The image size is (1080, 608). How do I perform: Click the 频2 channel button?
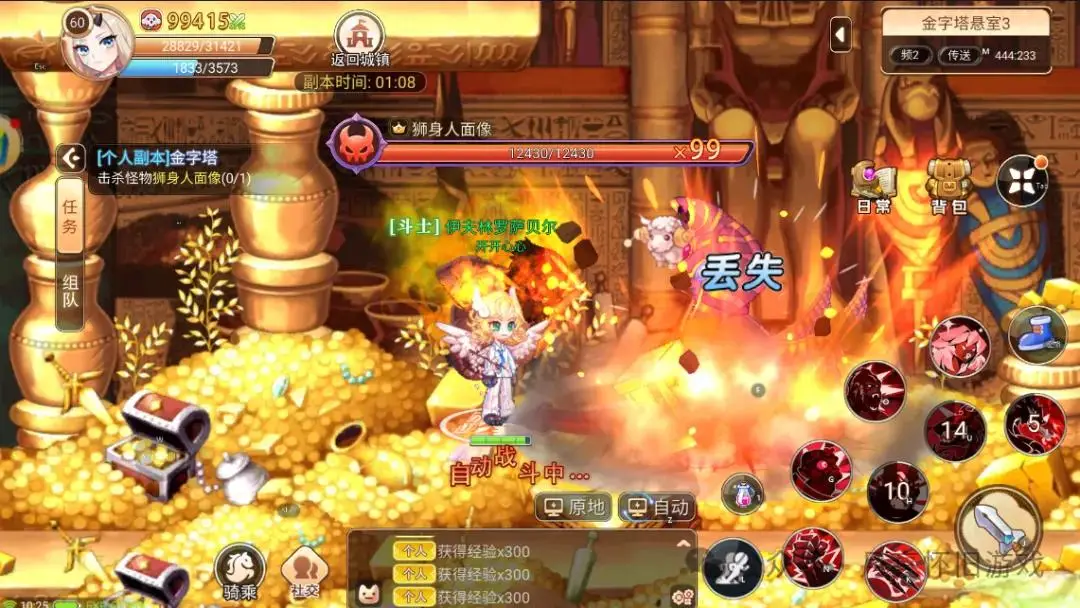(x=910, y=55)
